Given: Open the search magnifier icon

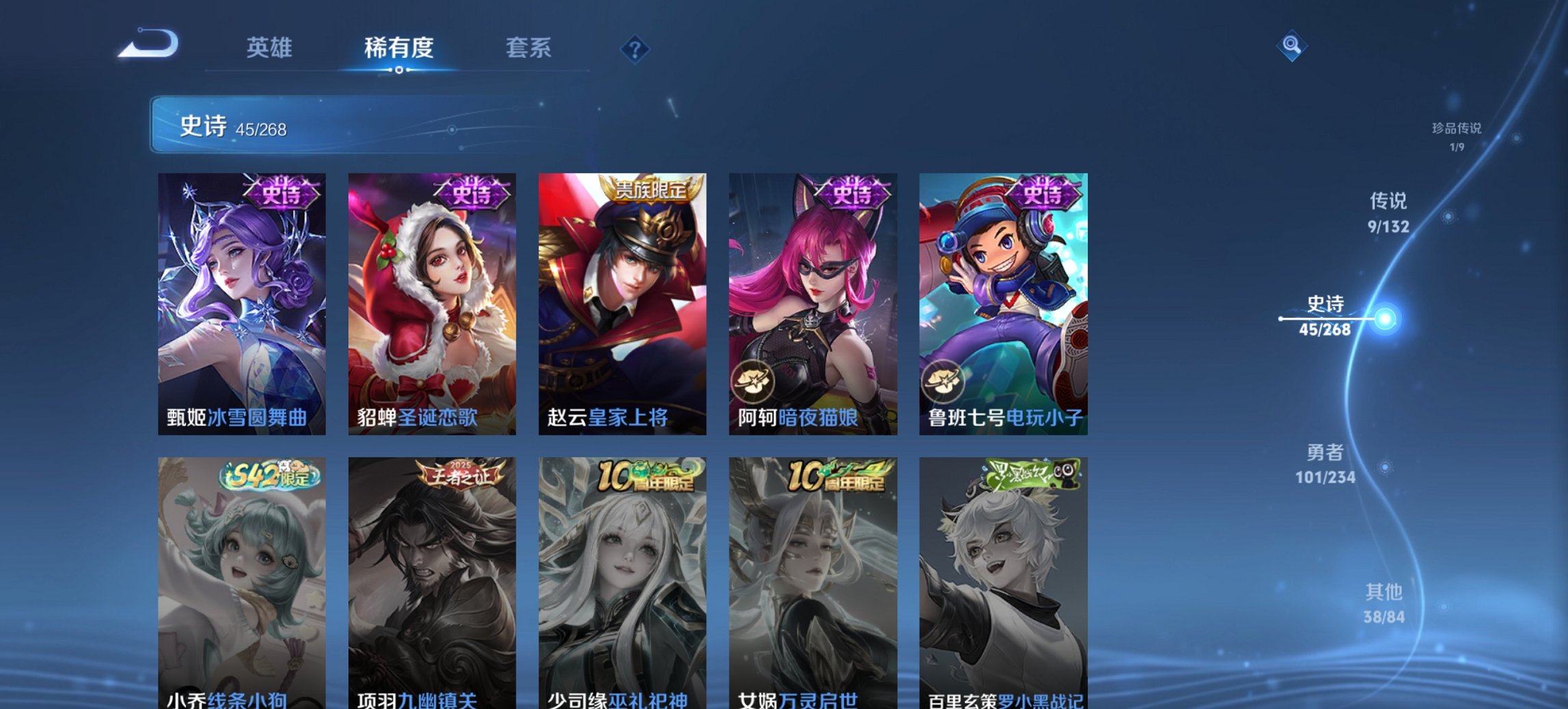Looking at the screenshot, I should click(1291, 44).
